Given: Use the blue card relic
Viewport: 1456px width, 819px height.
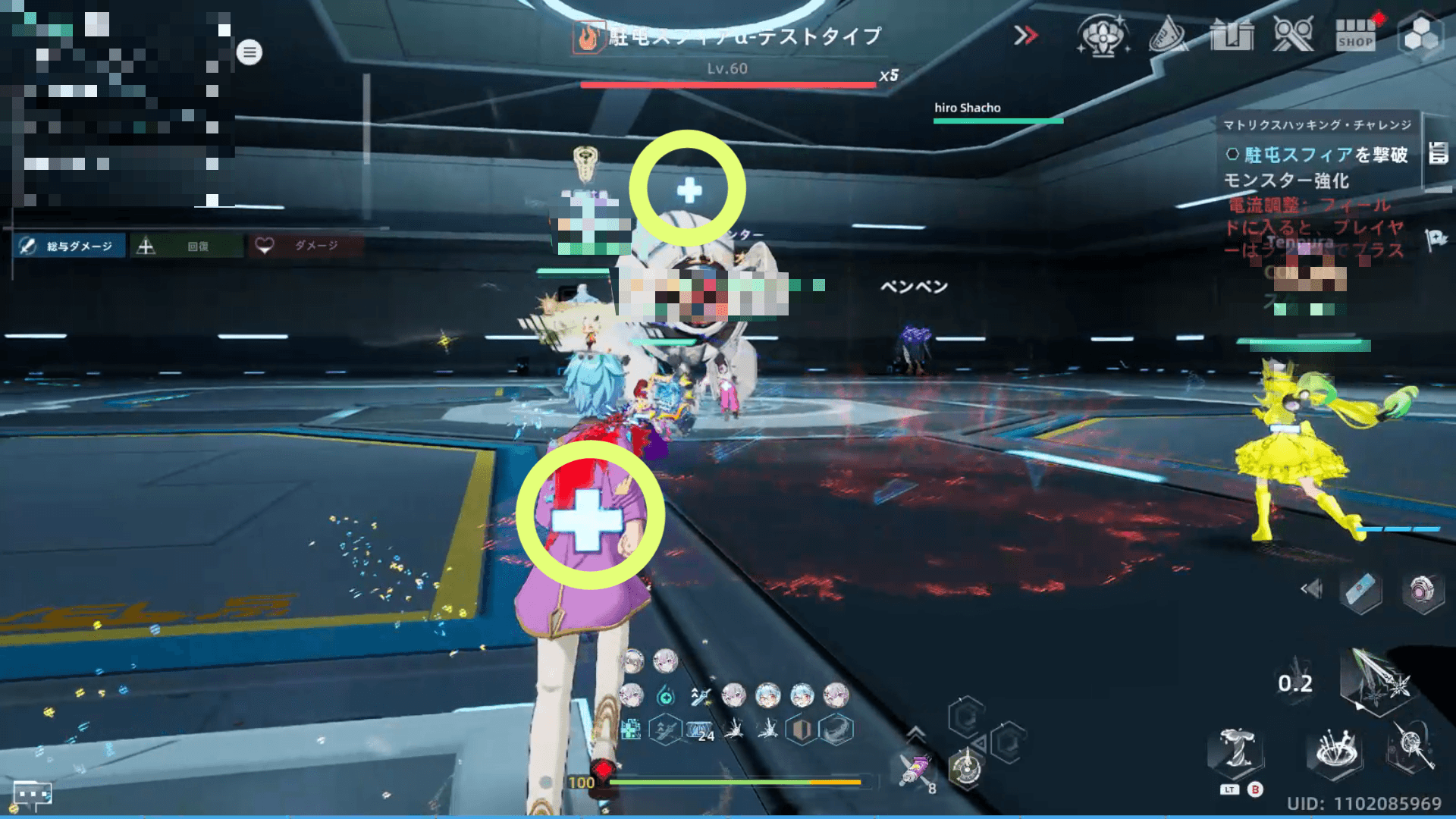Looking at the screenshot, I should 1361,590.
